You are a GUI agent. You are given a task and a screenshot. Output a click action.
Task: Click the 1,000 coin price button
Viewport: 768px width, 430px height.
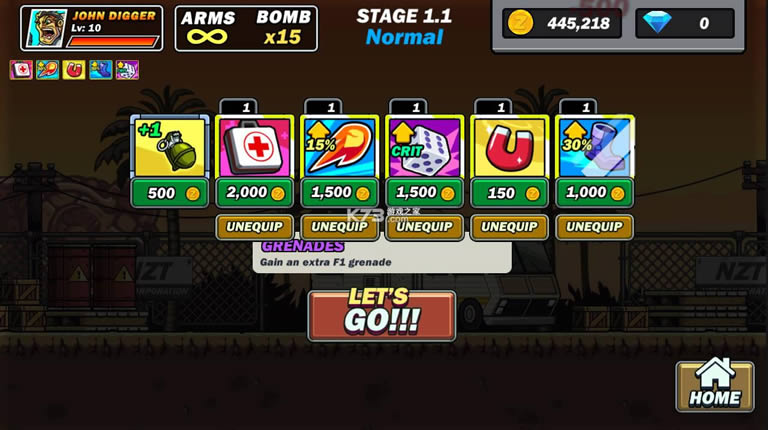594,193
